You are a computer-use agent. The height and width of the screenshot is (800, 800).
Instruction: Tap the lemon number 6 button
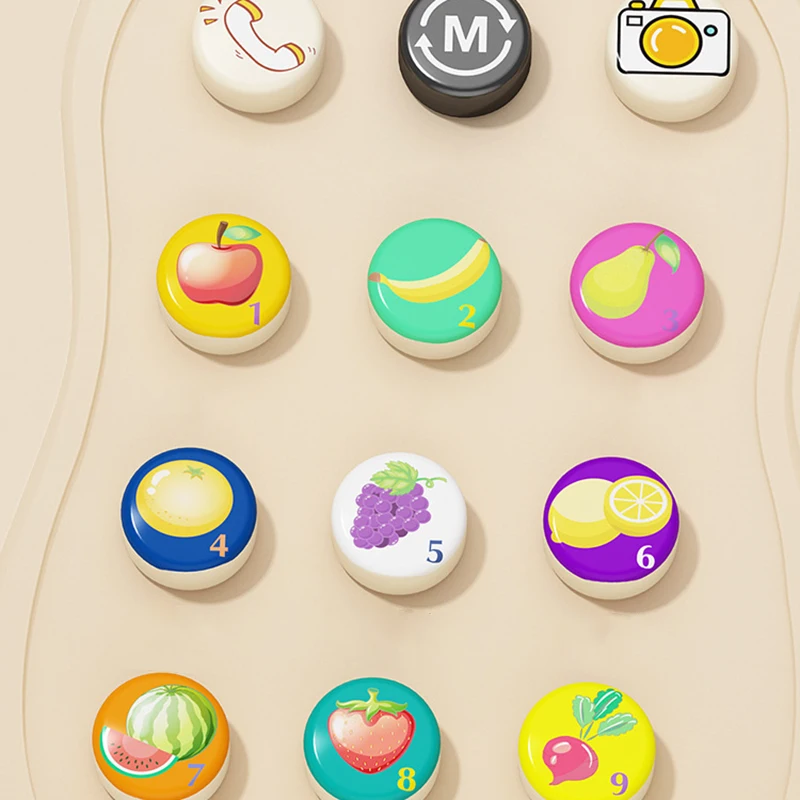(611, 520)
